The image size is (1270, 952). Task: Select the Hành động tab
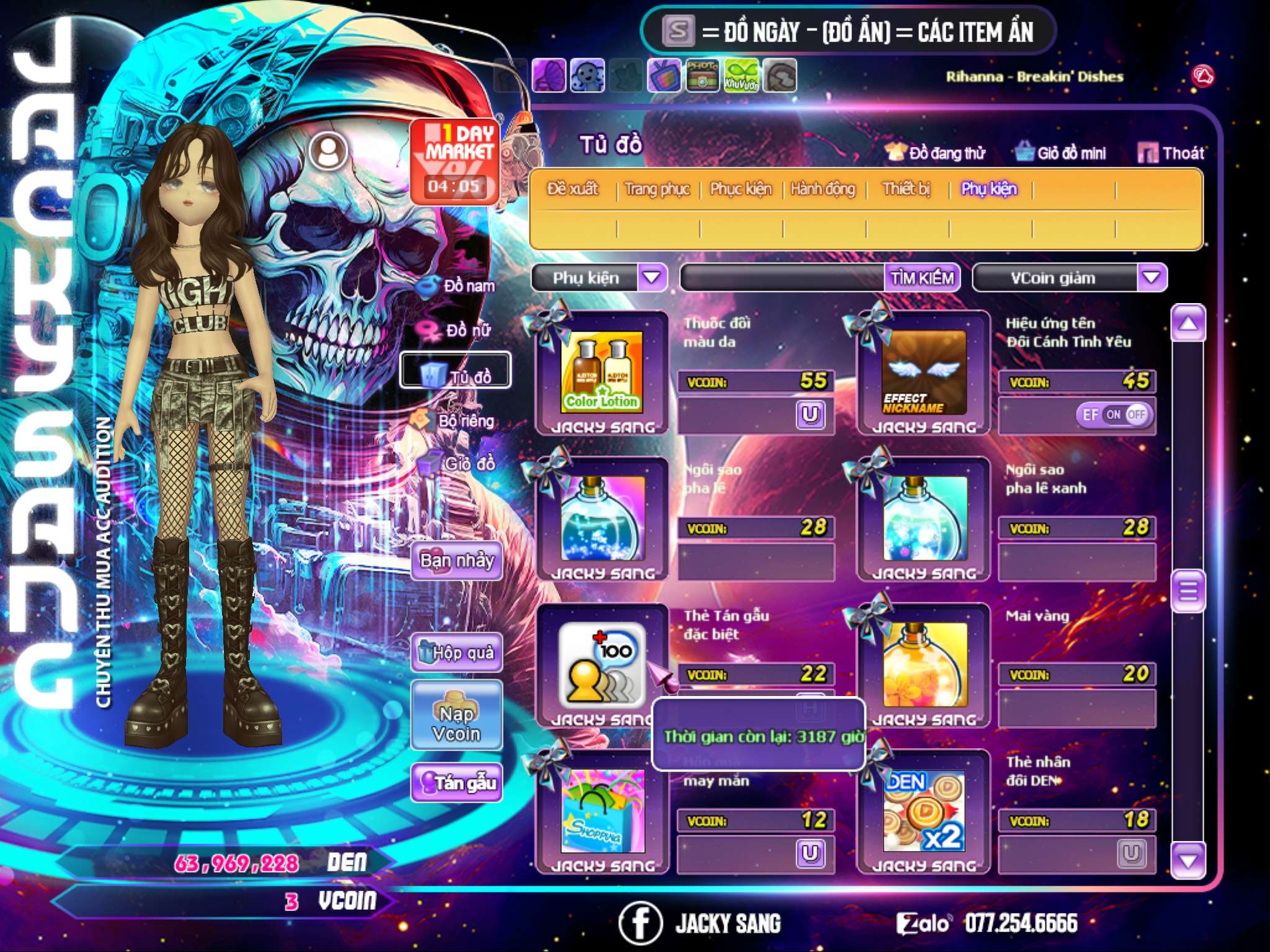coord(823,189)
